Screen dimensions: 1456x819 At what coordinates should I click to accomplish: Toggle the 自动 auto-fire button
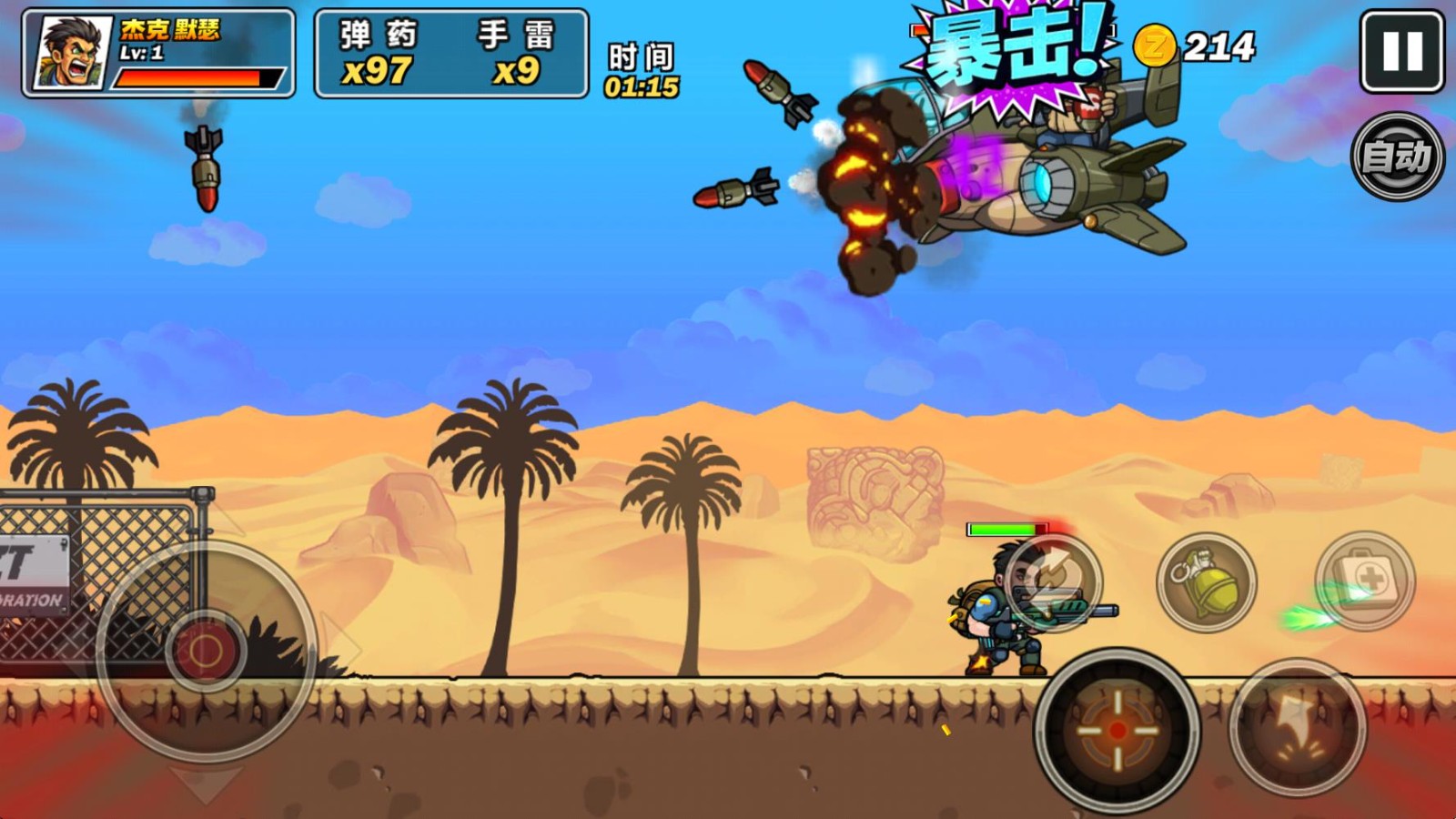[x=1397, y=157]
